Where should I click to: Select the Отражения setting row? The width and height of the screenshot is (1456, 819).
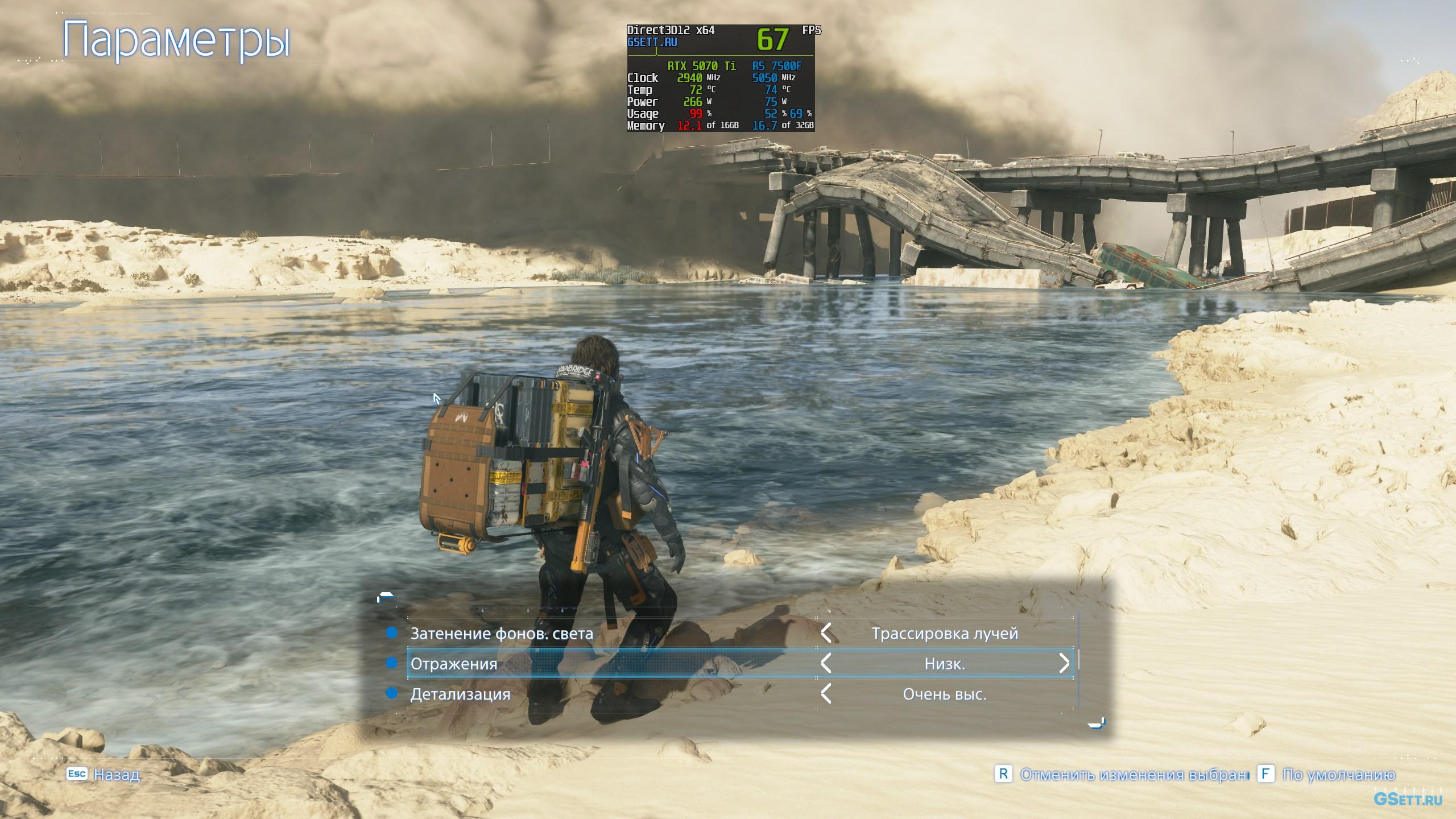(454, 664)
